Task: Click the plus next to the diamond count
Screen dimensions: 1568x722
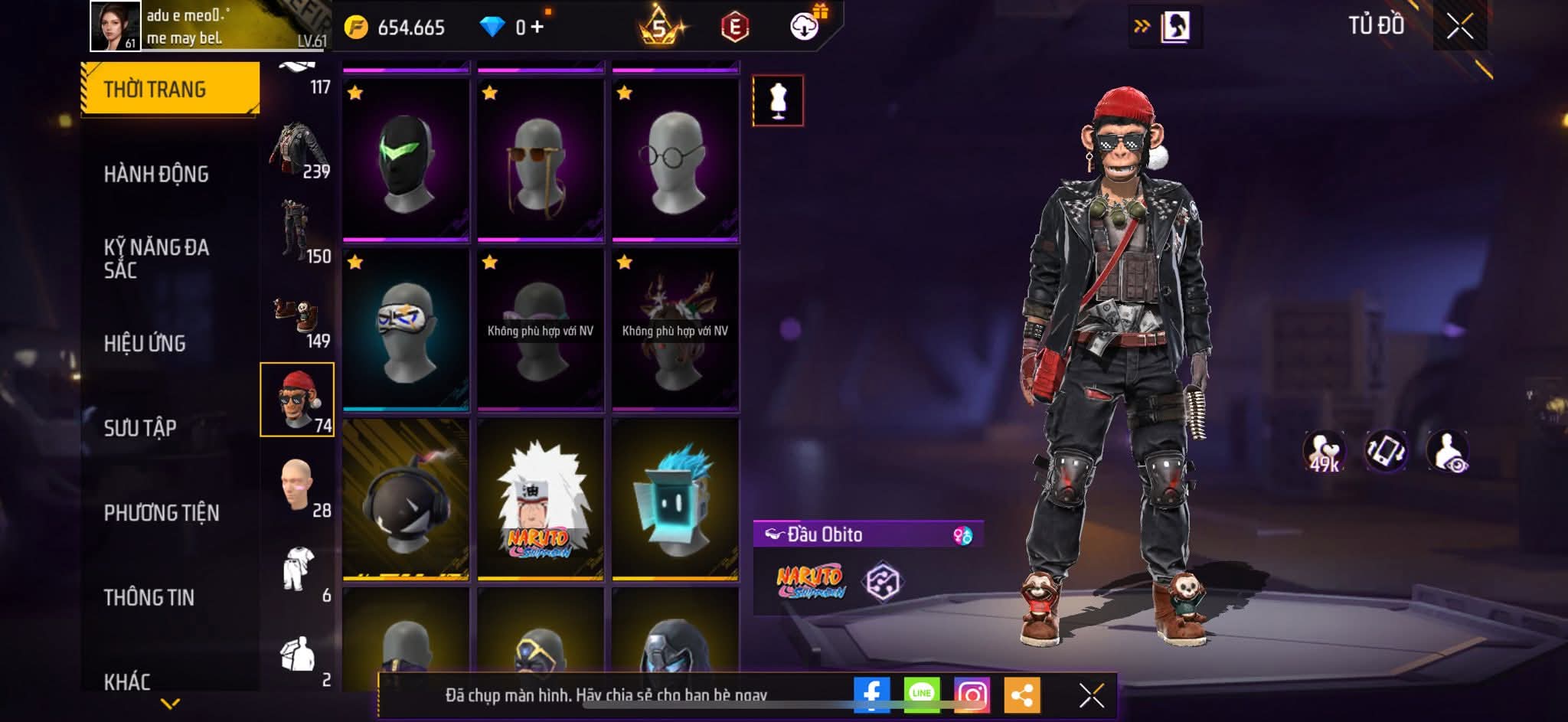Action: click(537, 25)
